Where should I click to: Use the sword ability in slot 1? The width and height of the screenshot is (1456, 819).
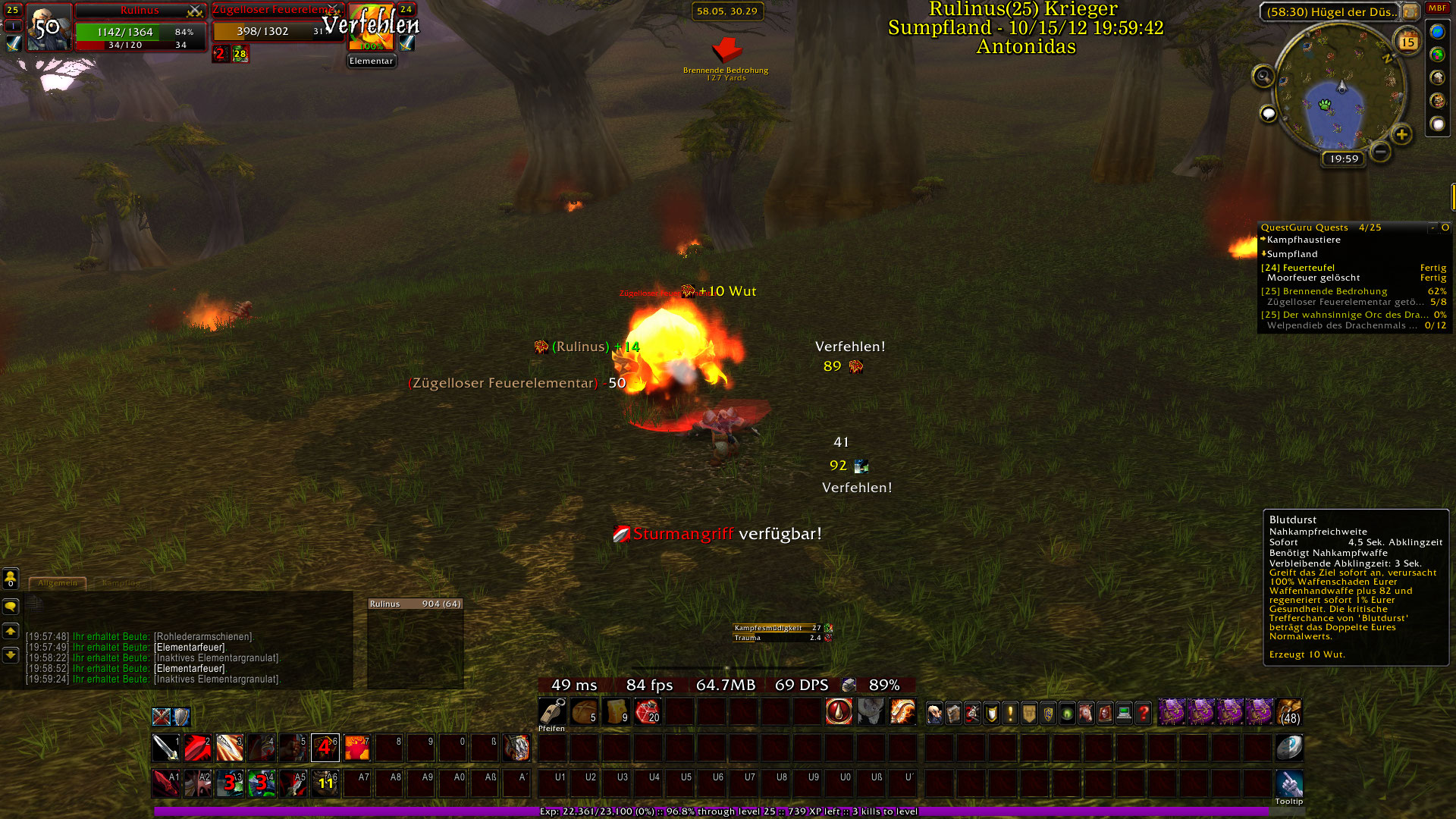click(166, 748)
